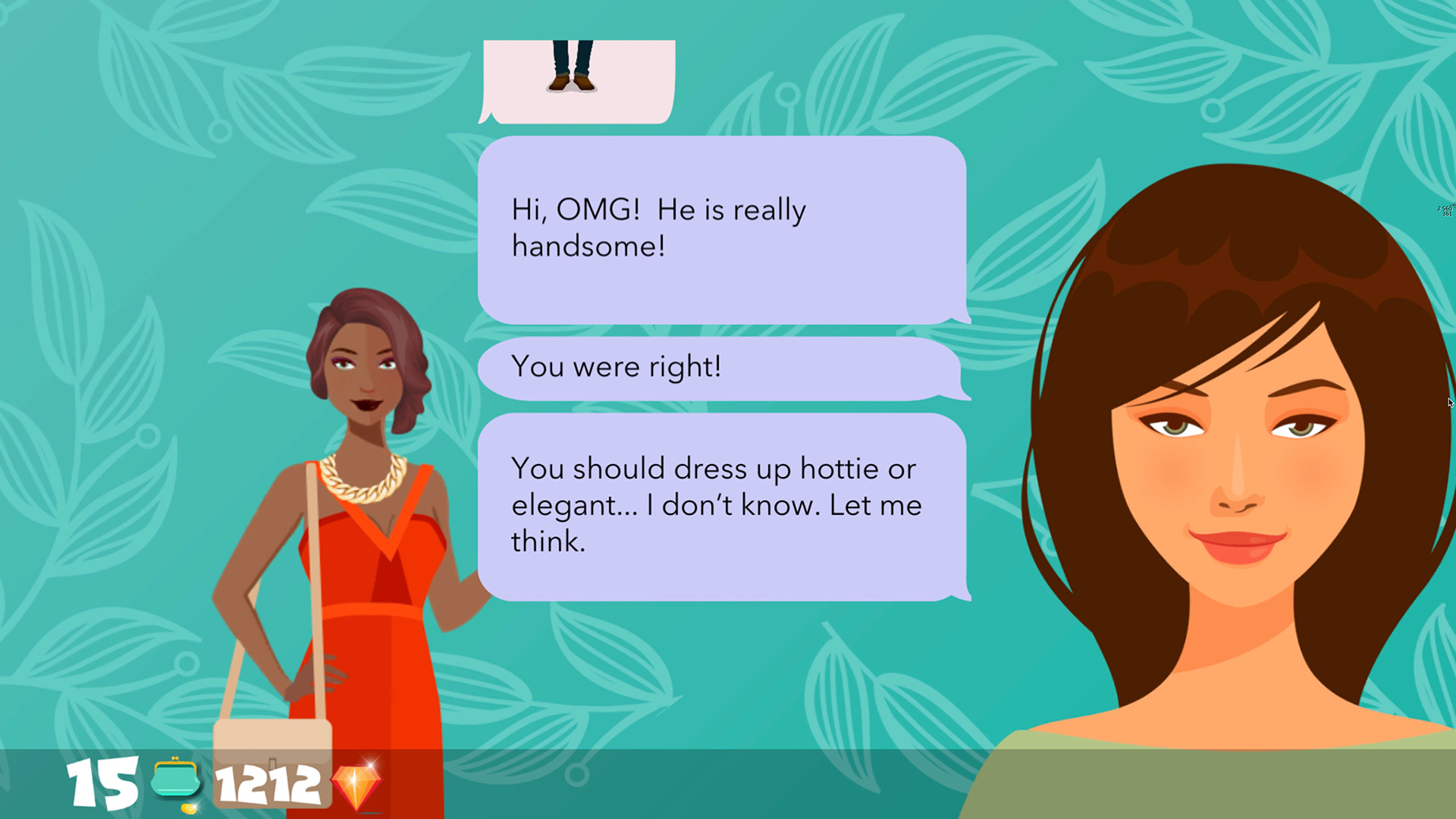Click the teal coin purse icon
This screenshot has height=819, width=1456.
176,780
